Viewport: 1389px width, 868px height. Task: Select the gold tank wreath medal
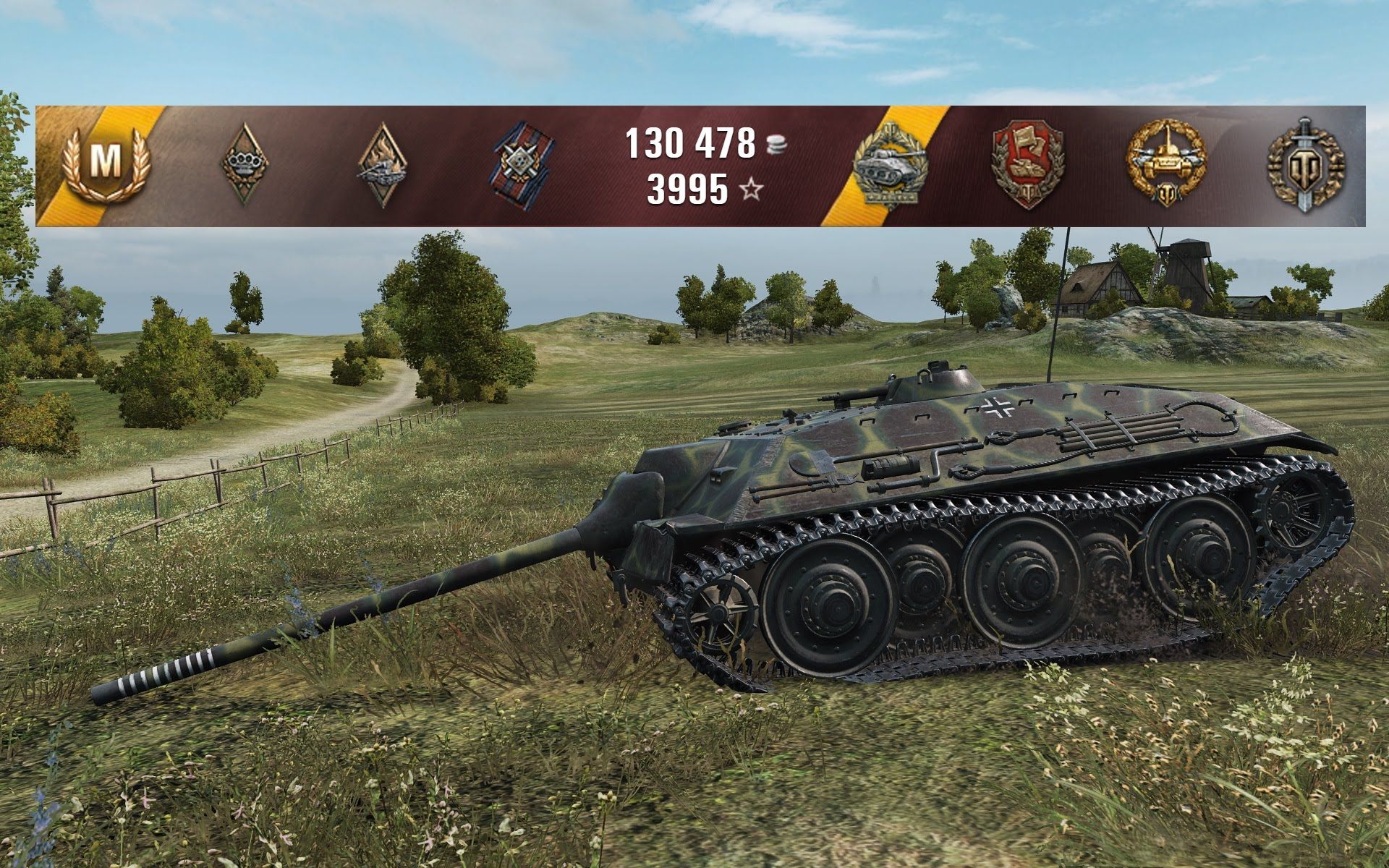(x=1166, y=163)
